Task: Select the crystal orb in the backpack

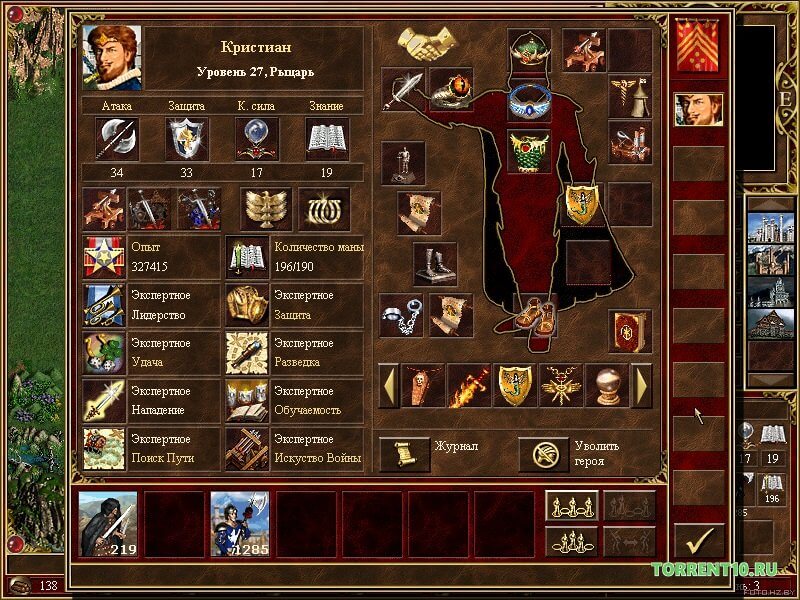Action: (607, 386)
